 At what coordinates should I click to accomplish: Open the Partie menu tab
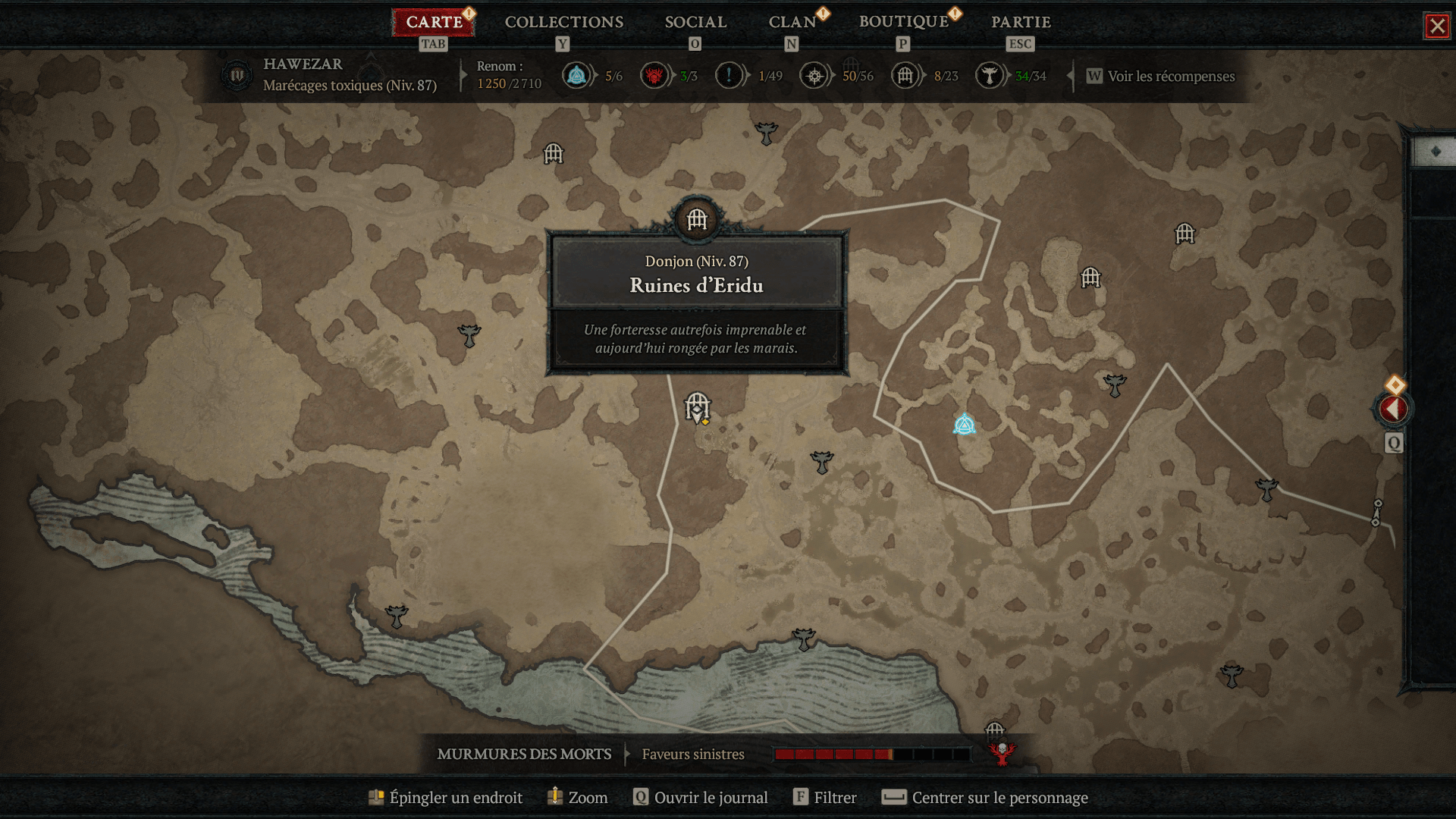[1021, 22]
